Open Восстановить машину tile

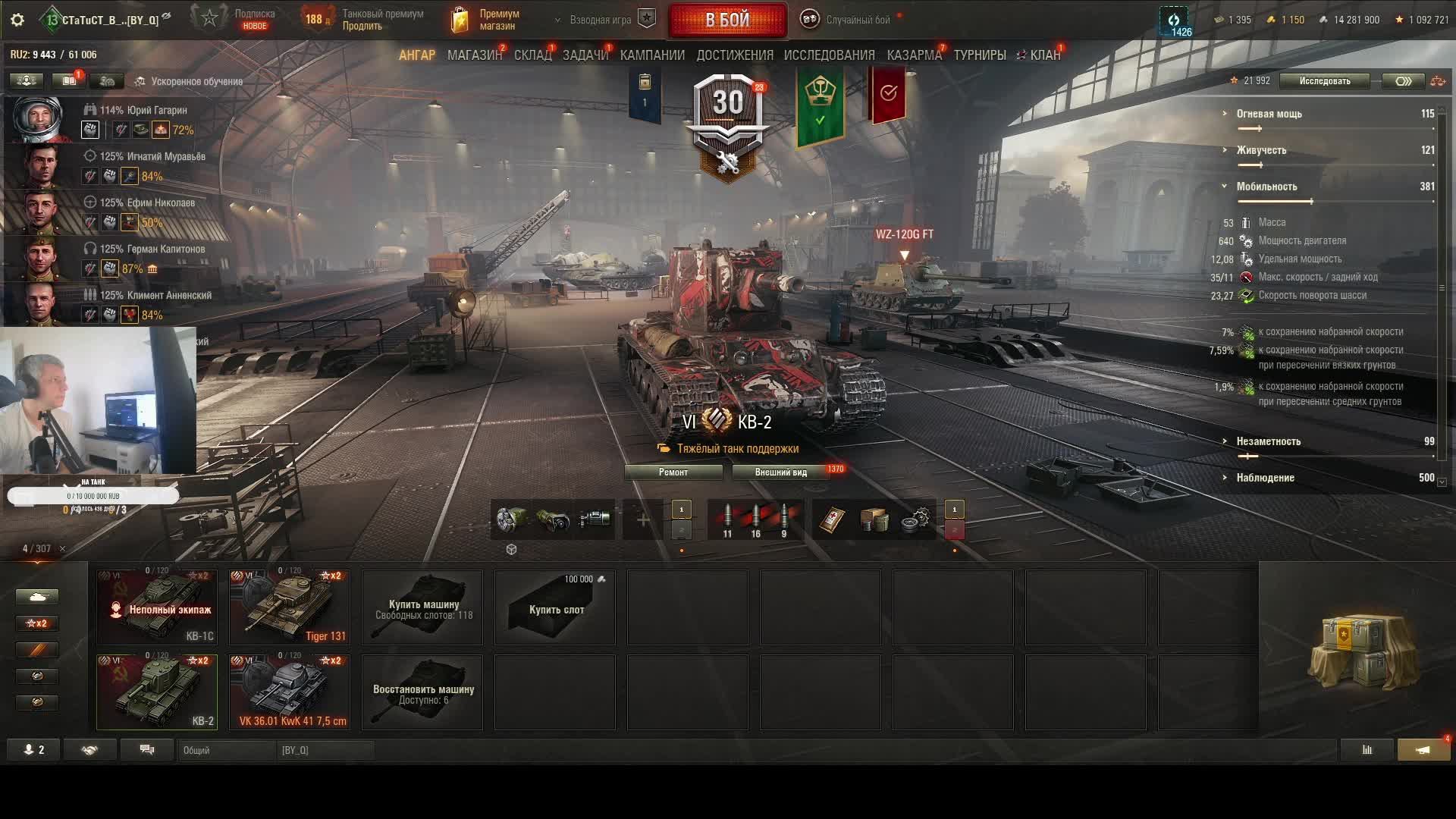(x=422, y=693)
